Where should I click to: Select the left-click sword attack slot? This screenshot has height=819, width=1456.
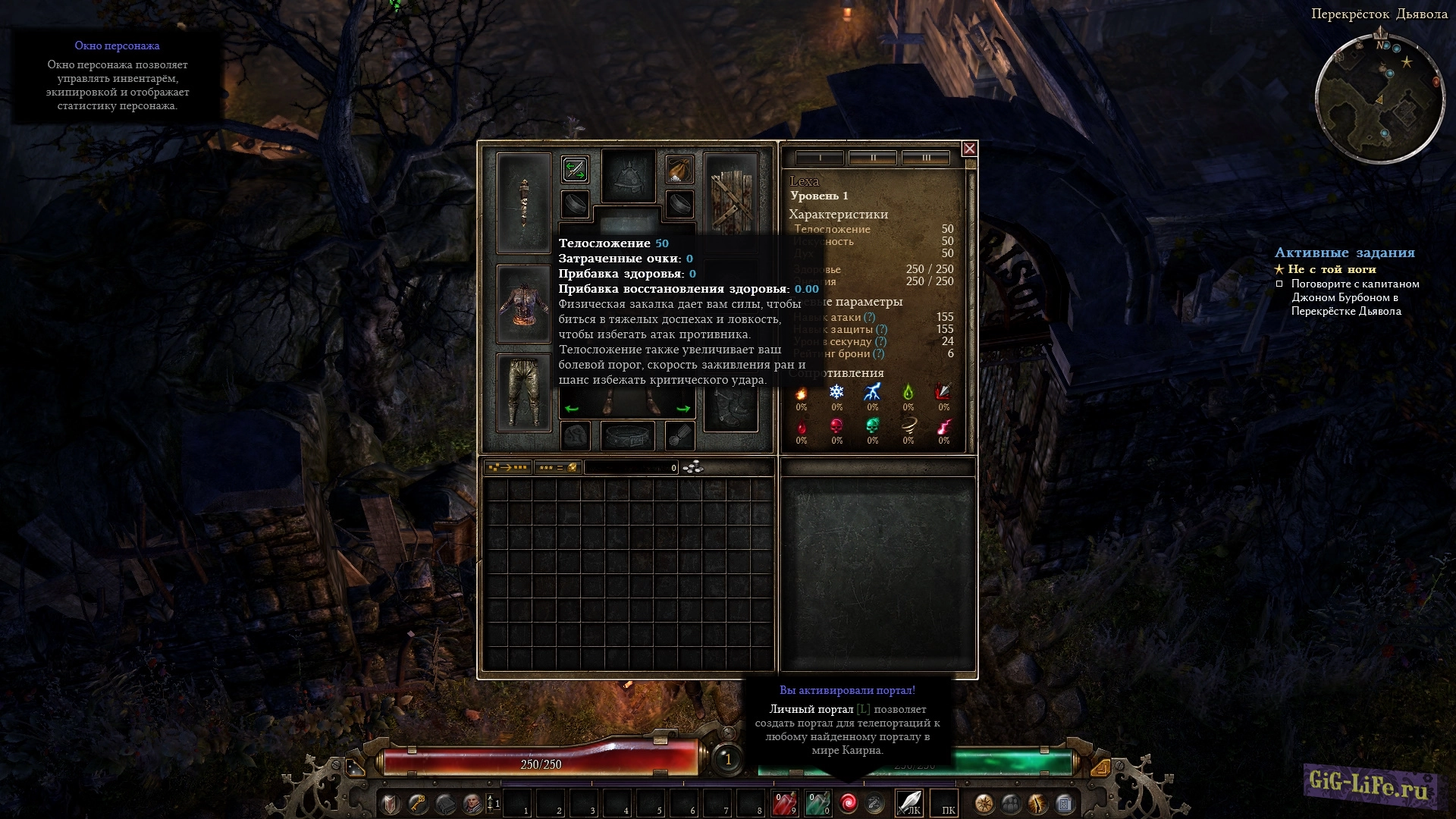[909, 803]
